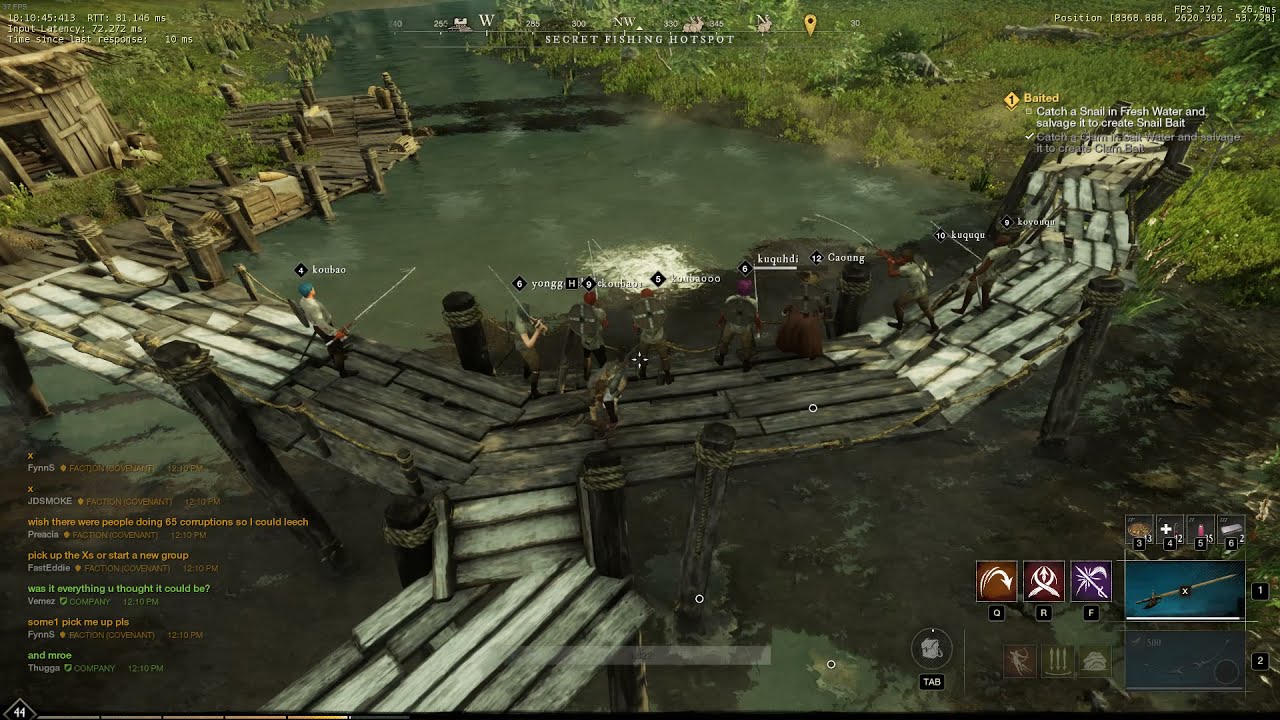Select the dimmed three-arrows ability icon

[x=1056, y=661]
